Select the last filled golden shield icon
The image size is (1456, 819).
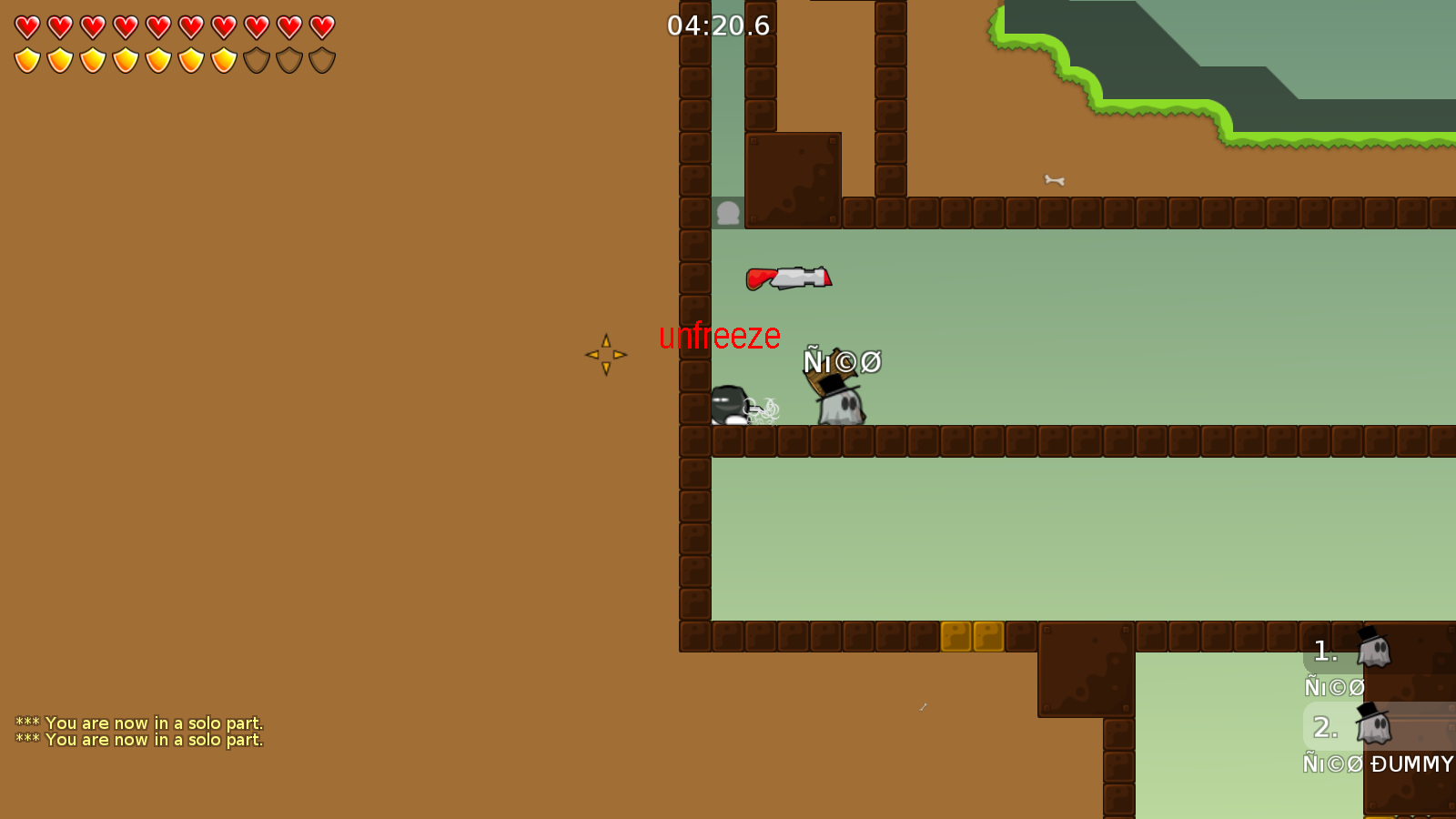[222, 58]
